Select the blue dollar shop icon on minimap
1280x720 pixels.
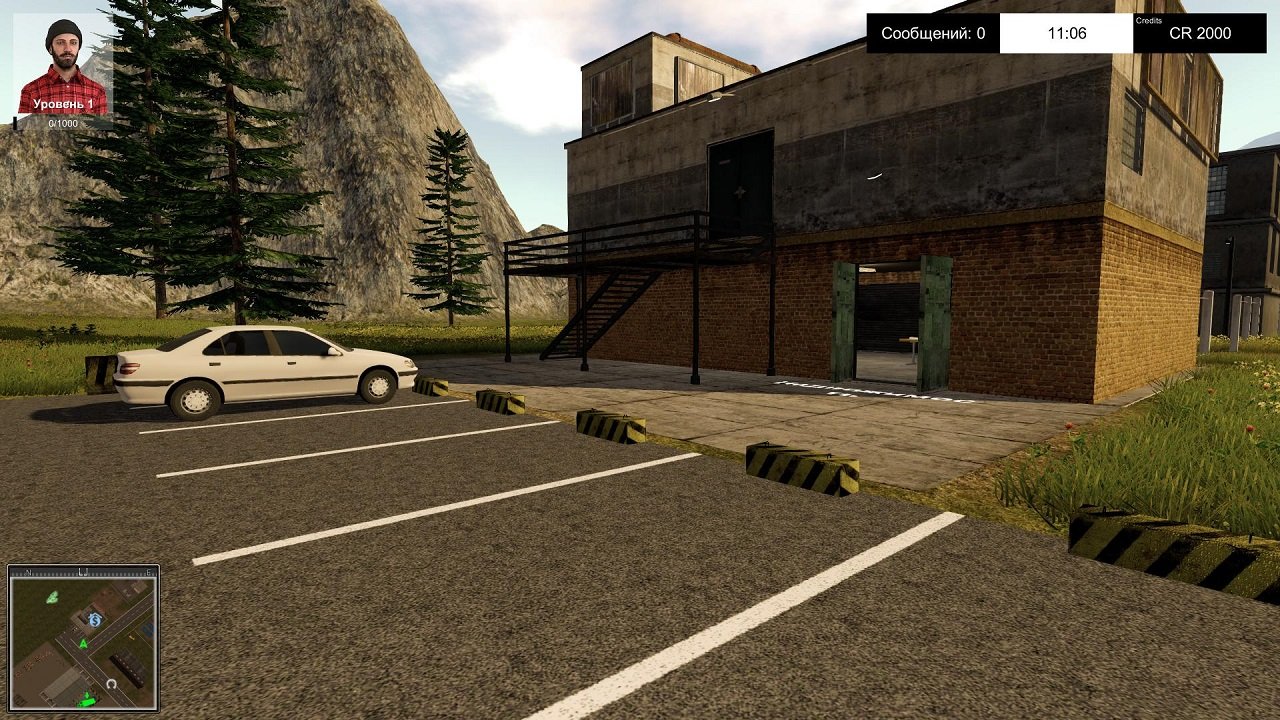[x=95, y=619]
